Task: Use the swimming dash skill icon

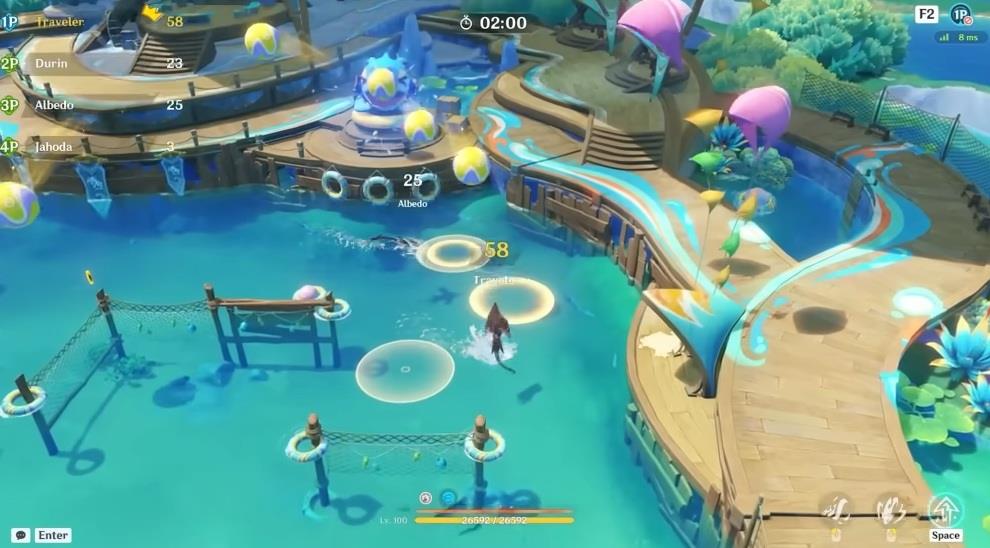Action: [x=836, y=511]
